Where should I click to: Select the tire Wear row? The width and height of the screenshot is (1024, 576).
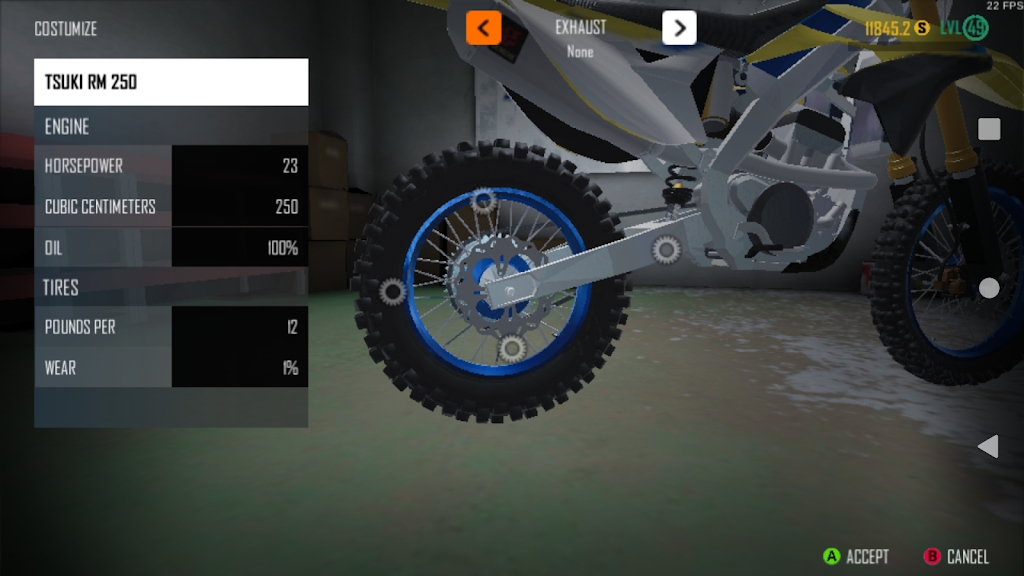[x=171, y=367]
